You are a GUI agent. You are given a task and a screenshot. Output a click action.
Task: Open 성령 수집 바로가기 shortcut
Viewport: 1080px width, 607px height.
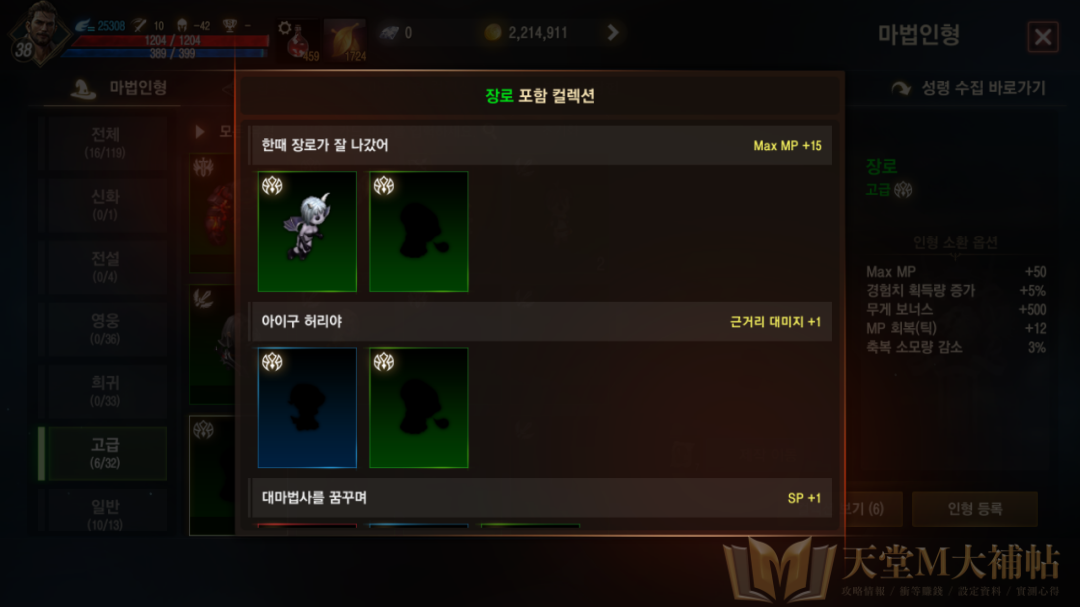(969, 88)
